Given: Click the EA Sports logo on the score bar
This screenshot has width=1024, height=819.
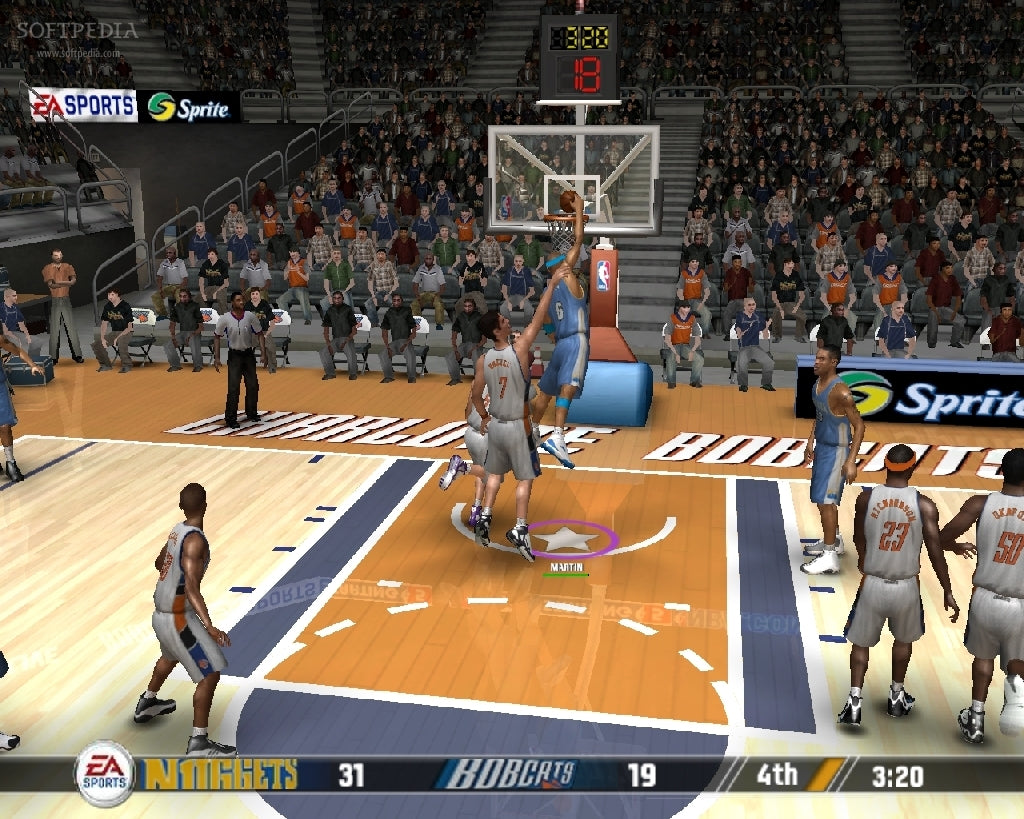Looking at the screenshot, I should pos(104,773).
